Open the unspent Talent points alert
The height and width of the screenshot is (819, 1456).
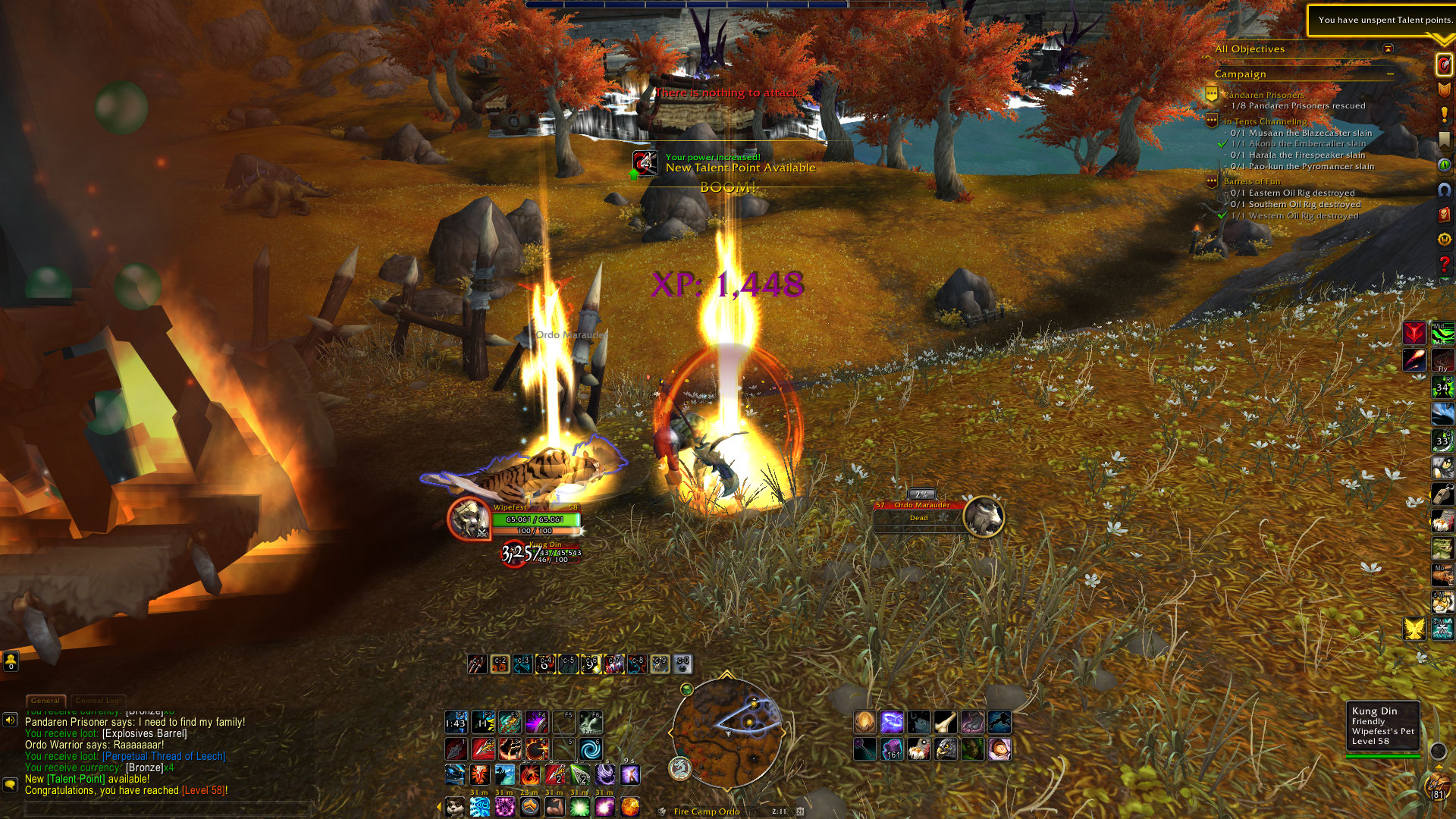[1382, 20]
